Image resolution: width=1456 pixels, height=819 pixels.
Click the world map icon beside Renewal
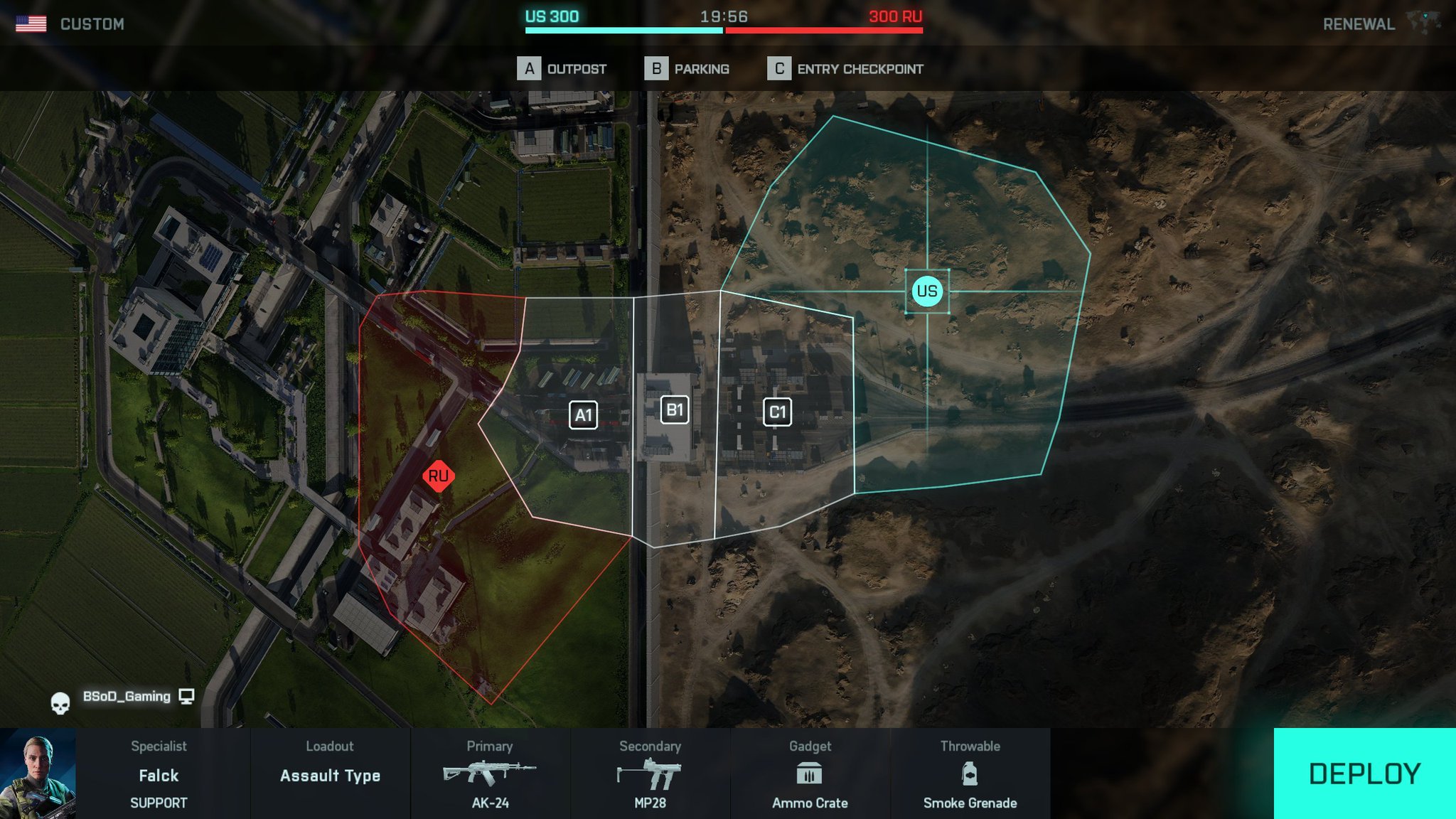click(1424, 22)
